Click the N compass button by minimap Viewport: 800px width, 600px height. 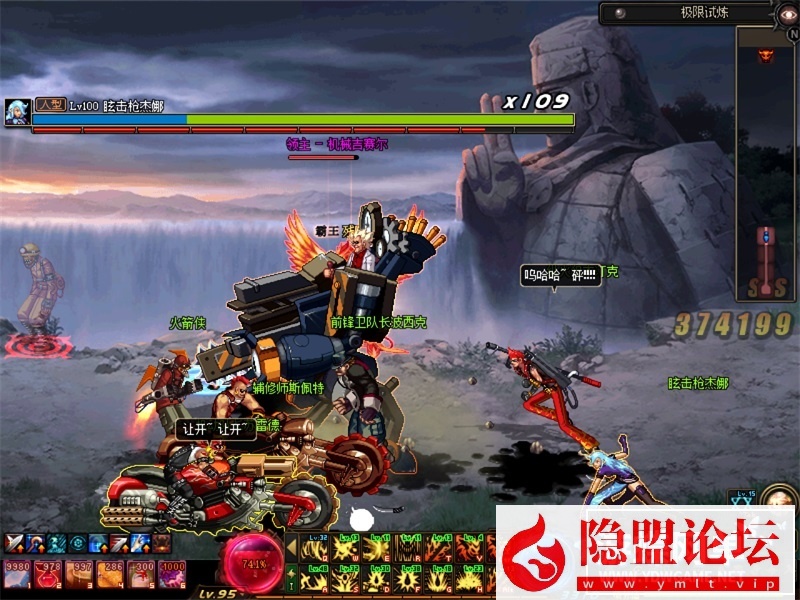(x=792, y=33)
